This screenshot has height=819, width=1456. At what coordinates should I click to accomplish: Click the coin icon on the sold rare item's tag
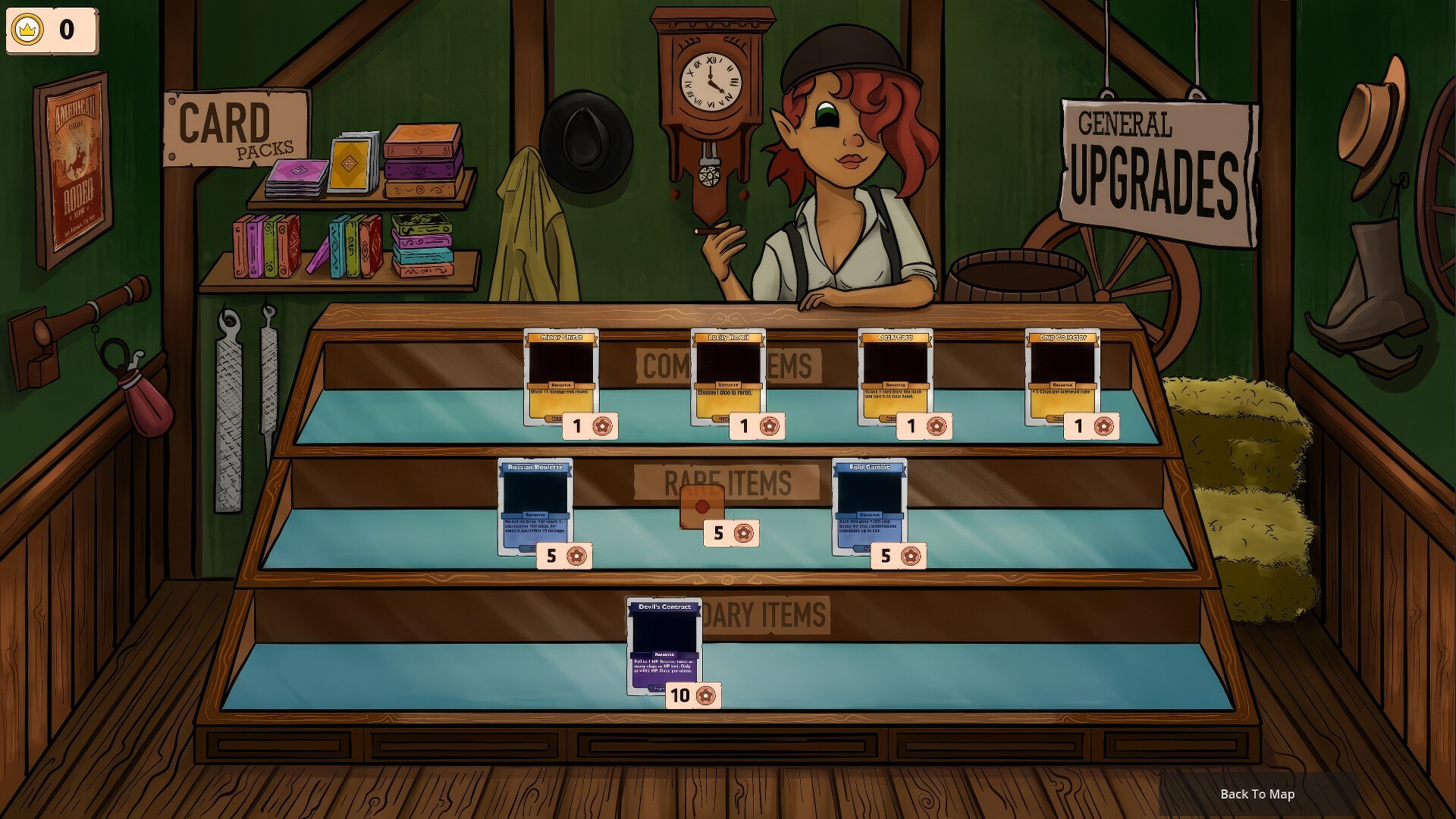click(744, 533)
